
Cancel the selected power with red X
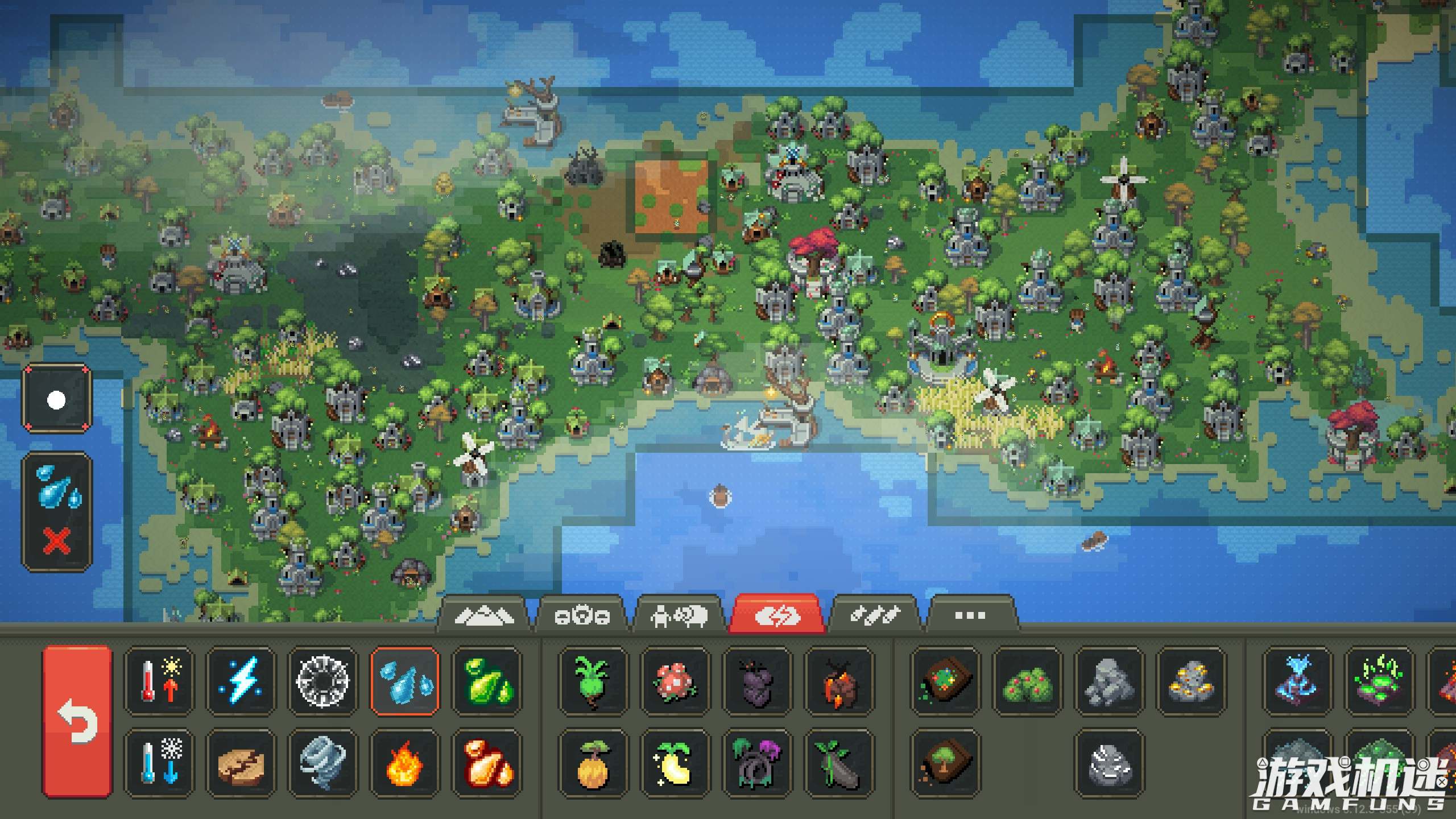coord(57,540)
